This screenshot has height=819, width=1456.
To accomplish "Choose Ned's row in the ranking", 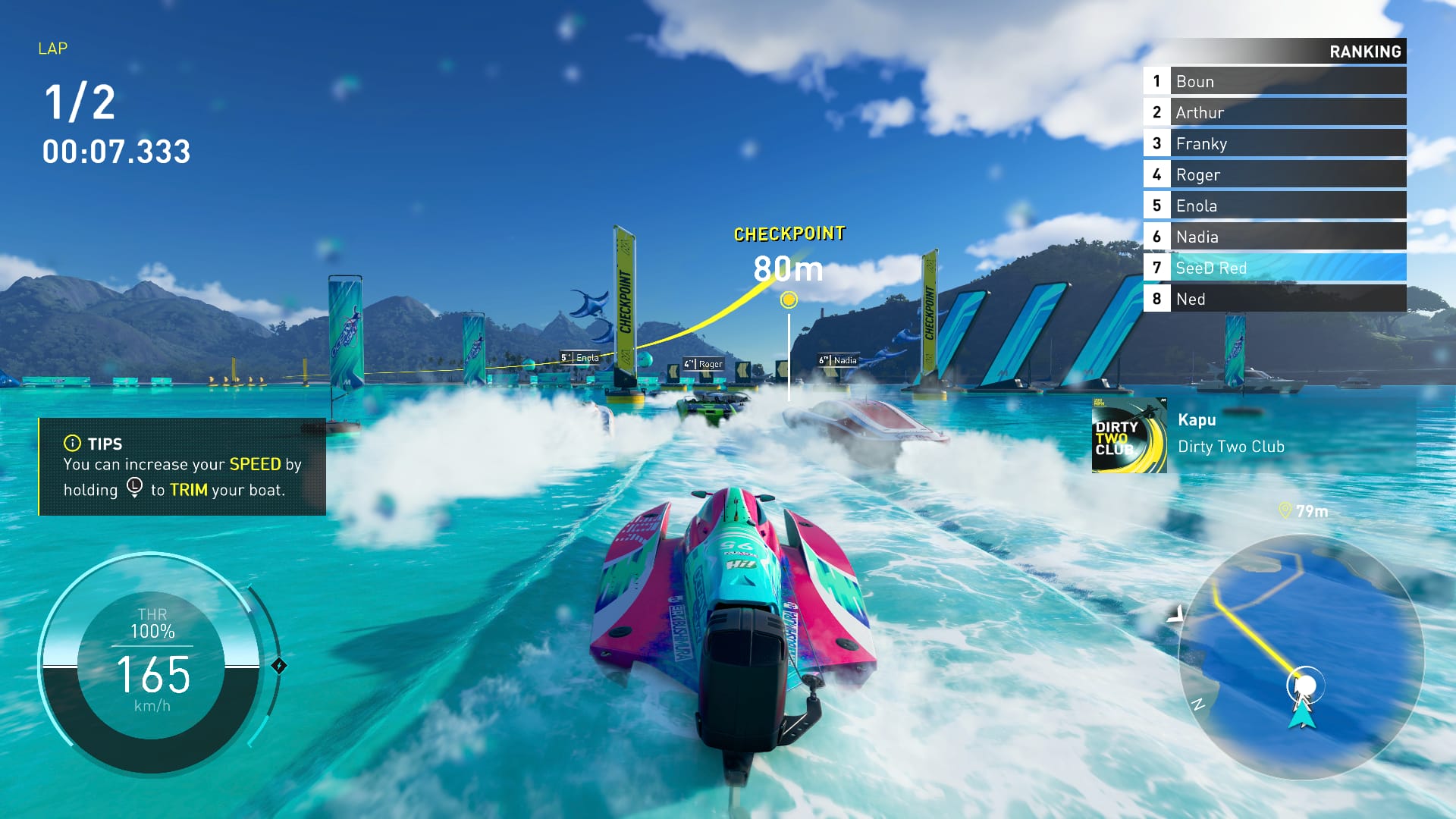I will pos(1274,299).
